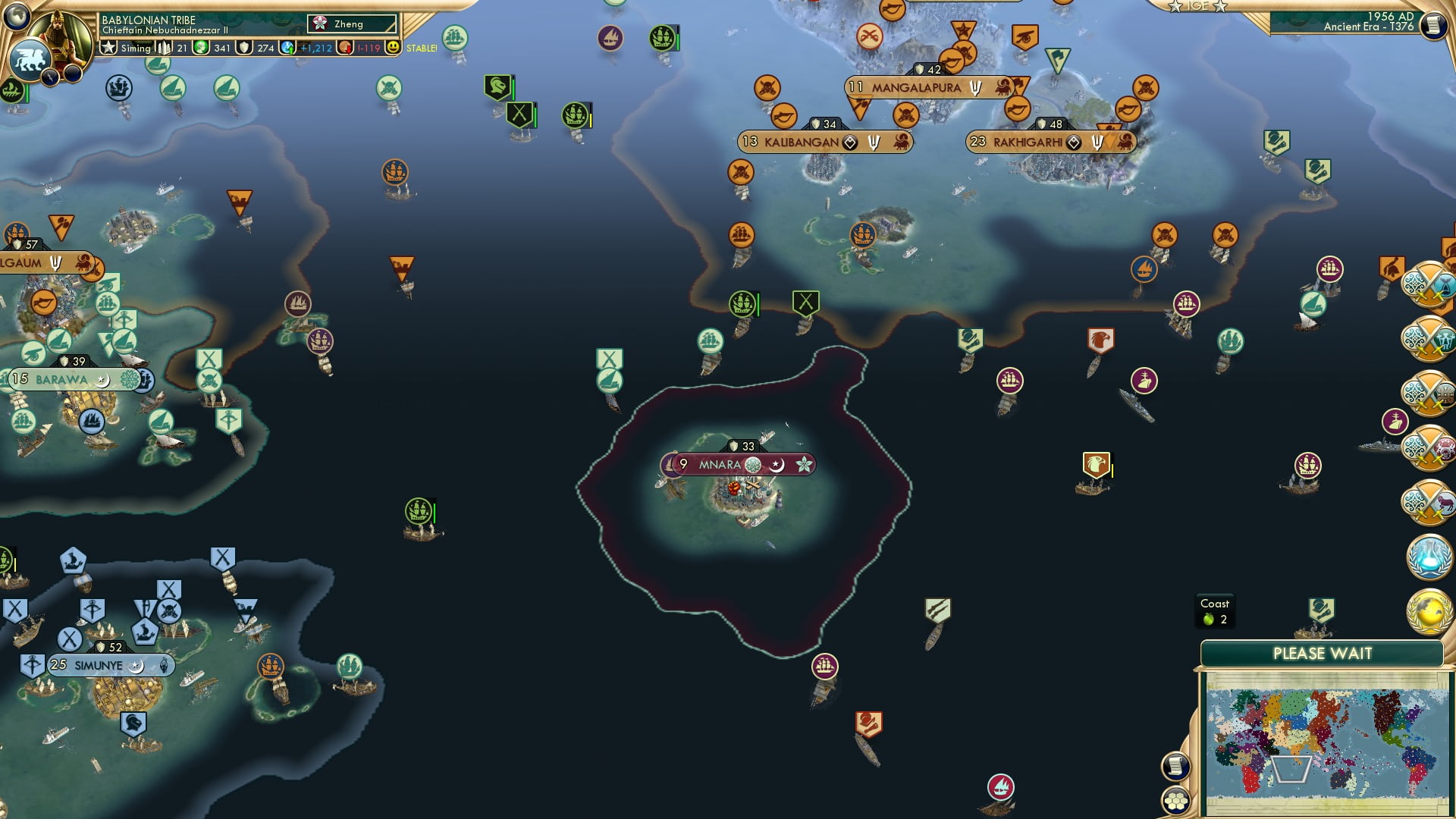1456x819 pixels.
Task: Select the Kalibangan city banner
Action: 801,142
